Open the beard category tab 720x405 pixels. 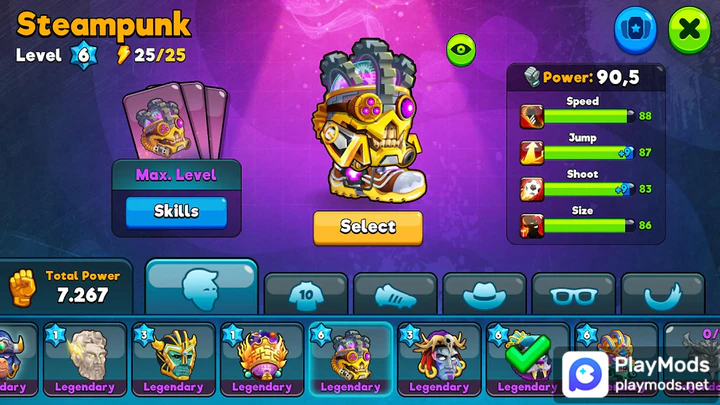pyautogui.click(x=662, y=294)
